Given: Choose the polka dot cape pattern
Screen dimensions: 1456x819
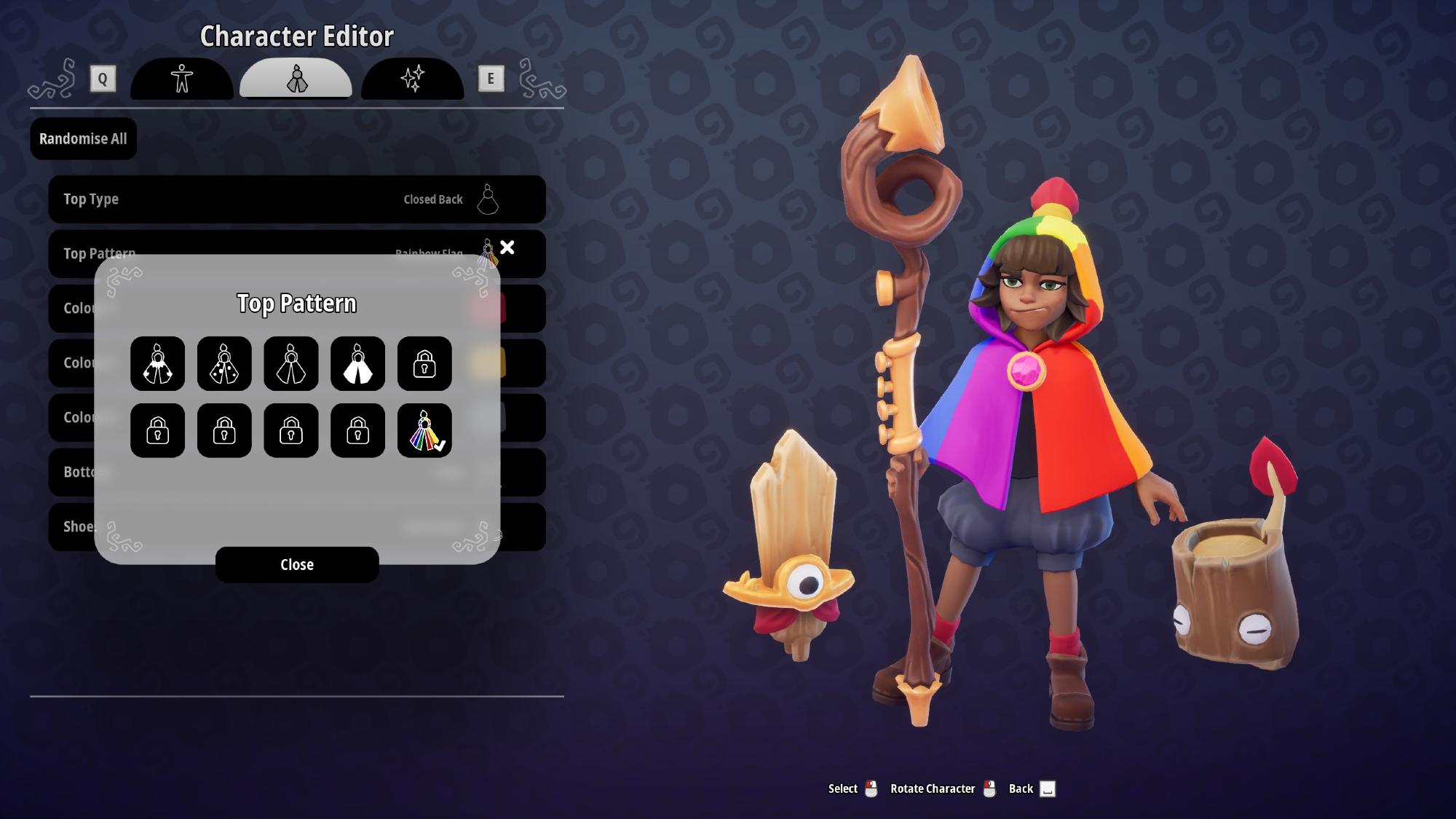Looking at the screenshot, I should tap(224, 364).
